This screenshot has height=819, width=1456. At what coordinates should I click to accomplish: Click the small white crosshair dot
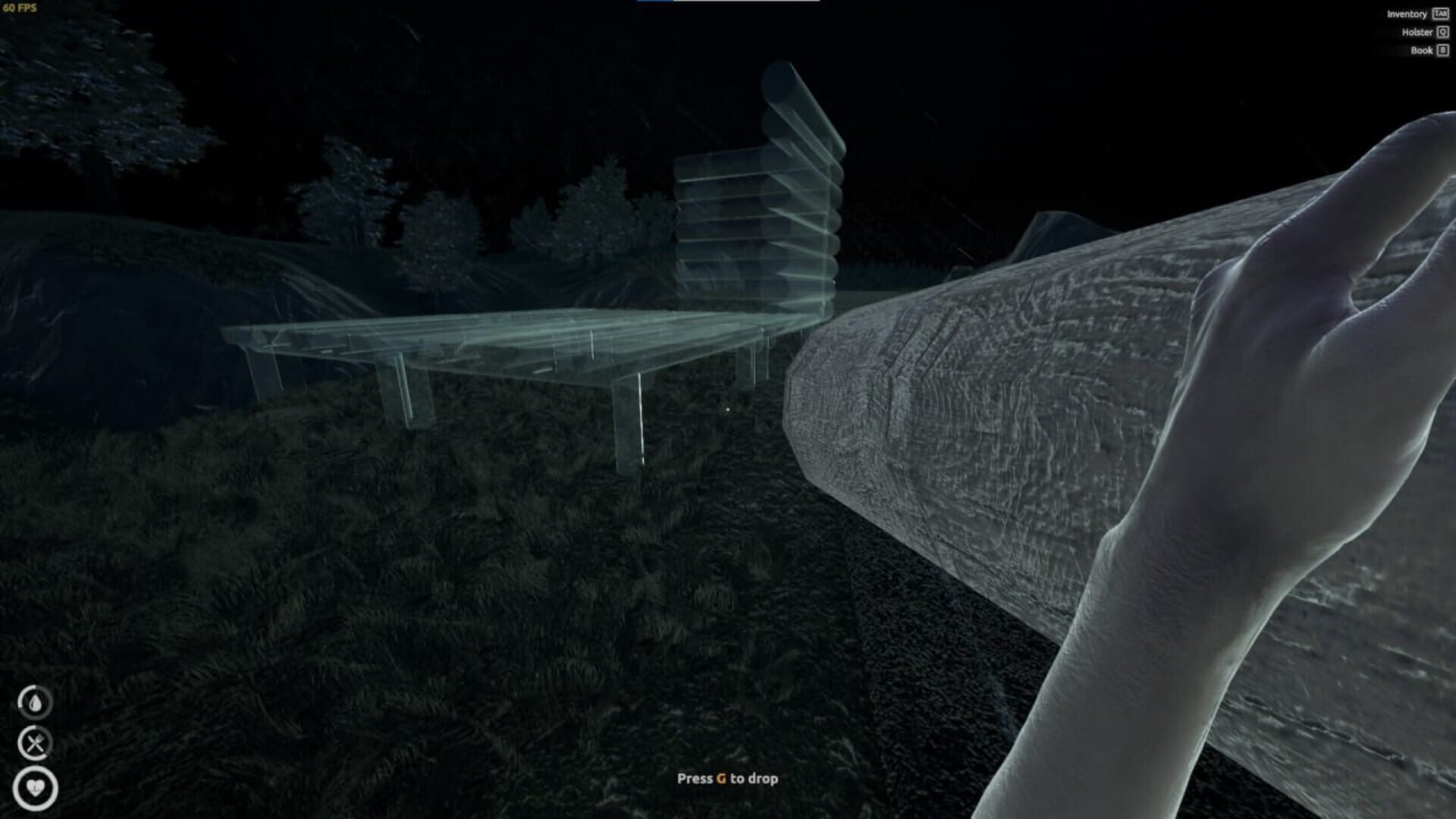click(728, 409)
